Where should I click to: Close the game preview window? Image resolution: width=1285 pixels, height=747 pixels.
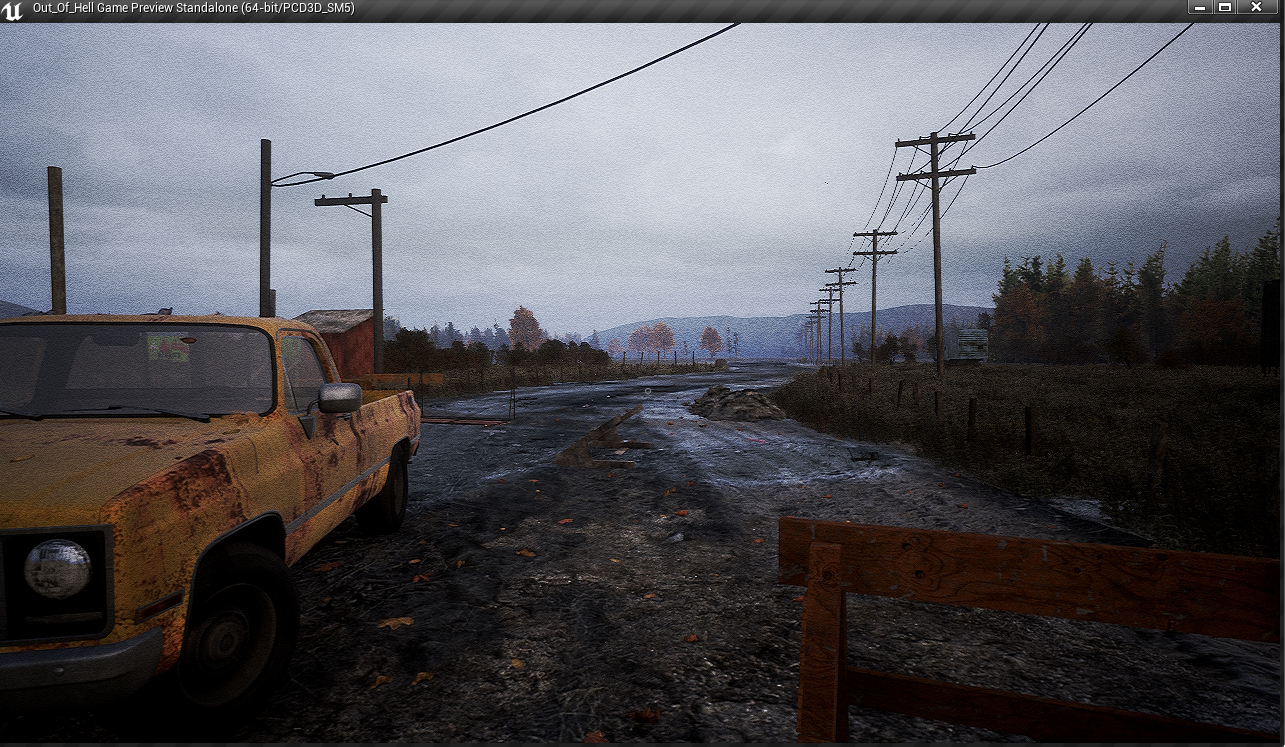pos(1257,8)
